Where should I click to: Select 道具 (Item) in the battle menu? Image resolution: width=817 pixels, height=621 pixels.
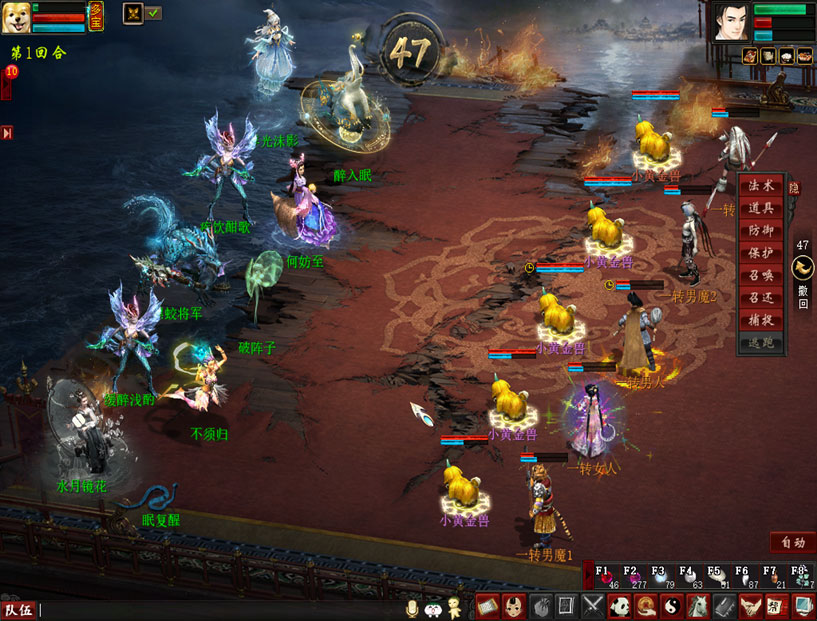(x=761, y=208)
